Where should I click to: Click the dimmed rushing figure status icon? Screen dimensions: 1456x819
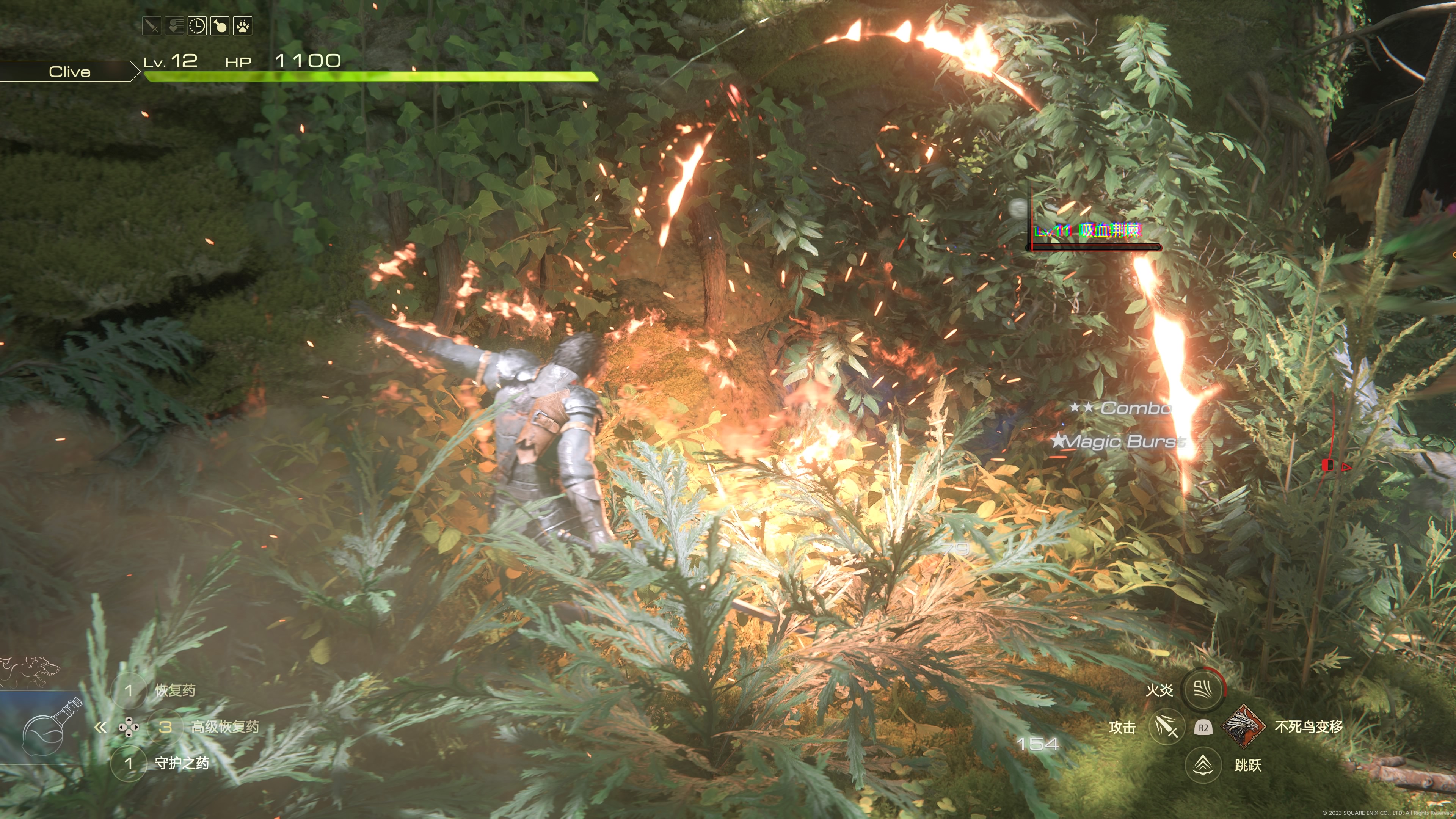174,26
